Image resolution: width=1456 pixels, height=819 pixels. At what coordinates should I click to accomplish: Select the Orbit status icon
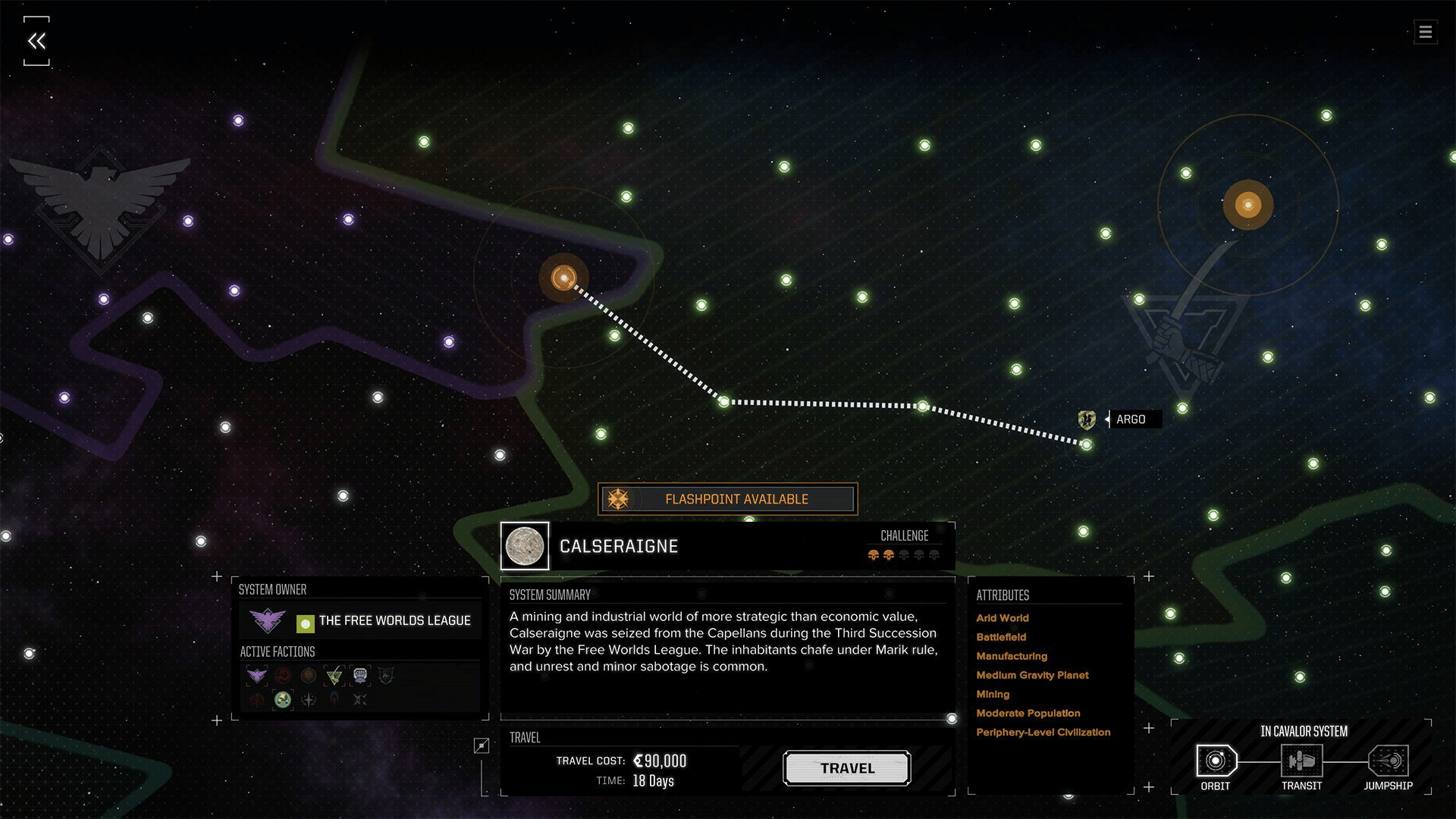(1216, 761)
